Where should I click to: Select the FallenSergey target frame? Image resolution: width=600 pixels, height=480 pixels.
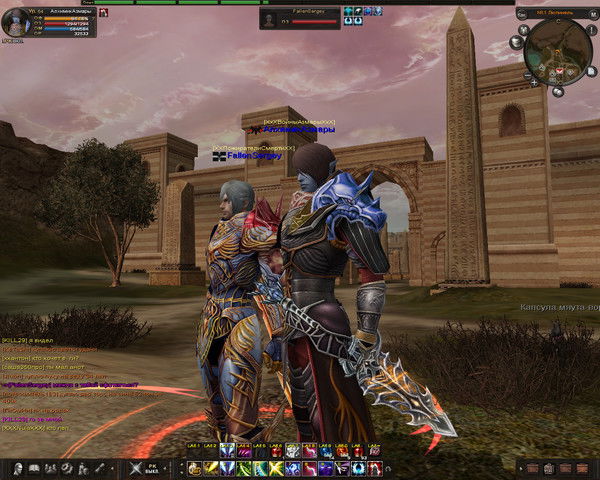[x=300, y=17]
